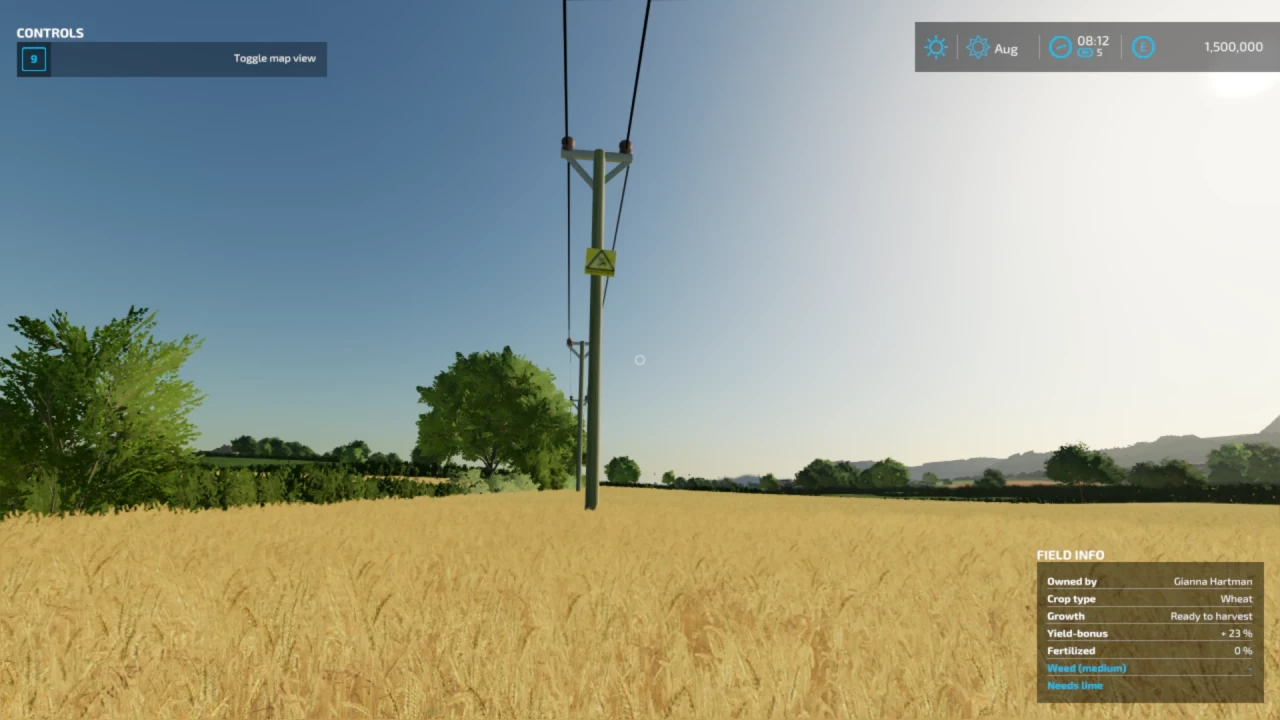The height and width of the screenshot is (720, 1280).
Task: Click the money balance reading 1,500,000
Action: point(1233,47)
